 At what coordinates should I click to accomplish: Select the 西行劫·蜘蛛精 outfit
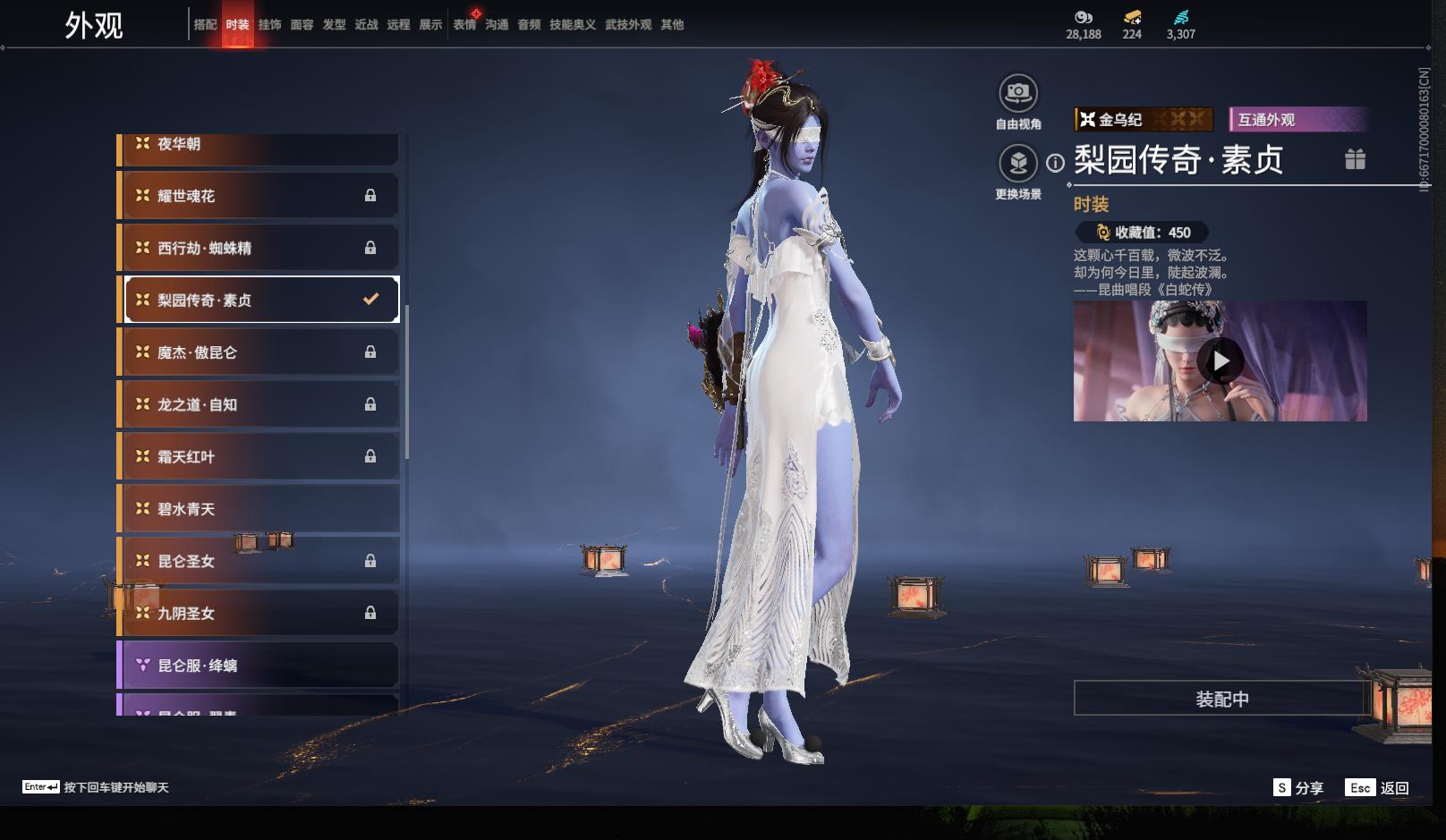(258, 248)
